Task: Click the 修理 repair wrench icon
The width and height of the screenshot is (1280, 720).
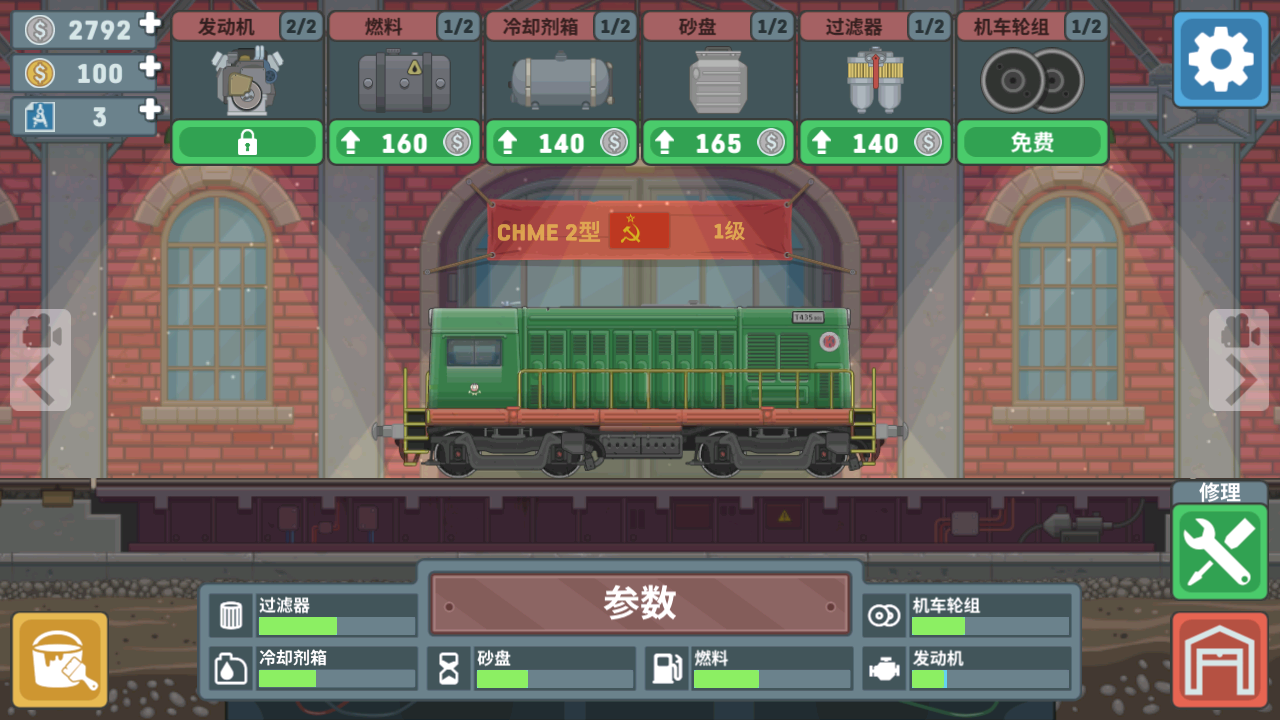Action: pyautogui.click(x=1219, y=548)
